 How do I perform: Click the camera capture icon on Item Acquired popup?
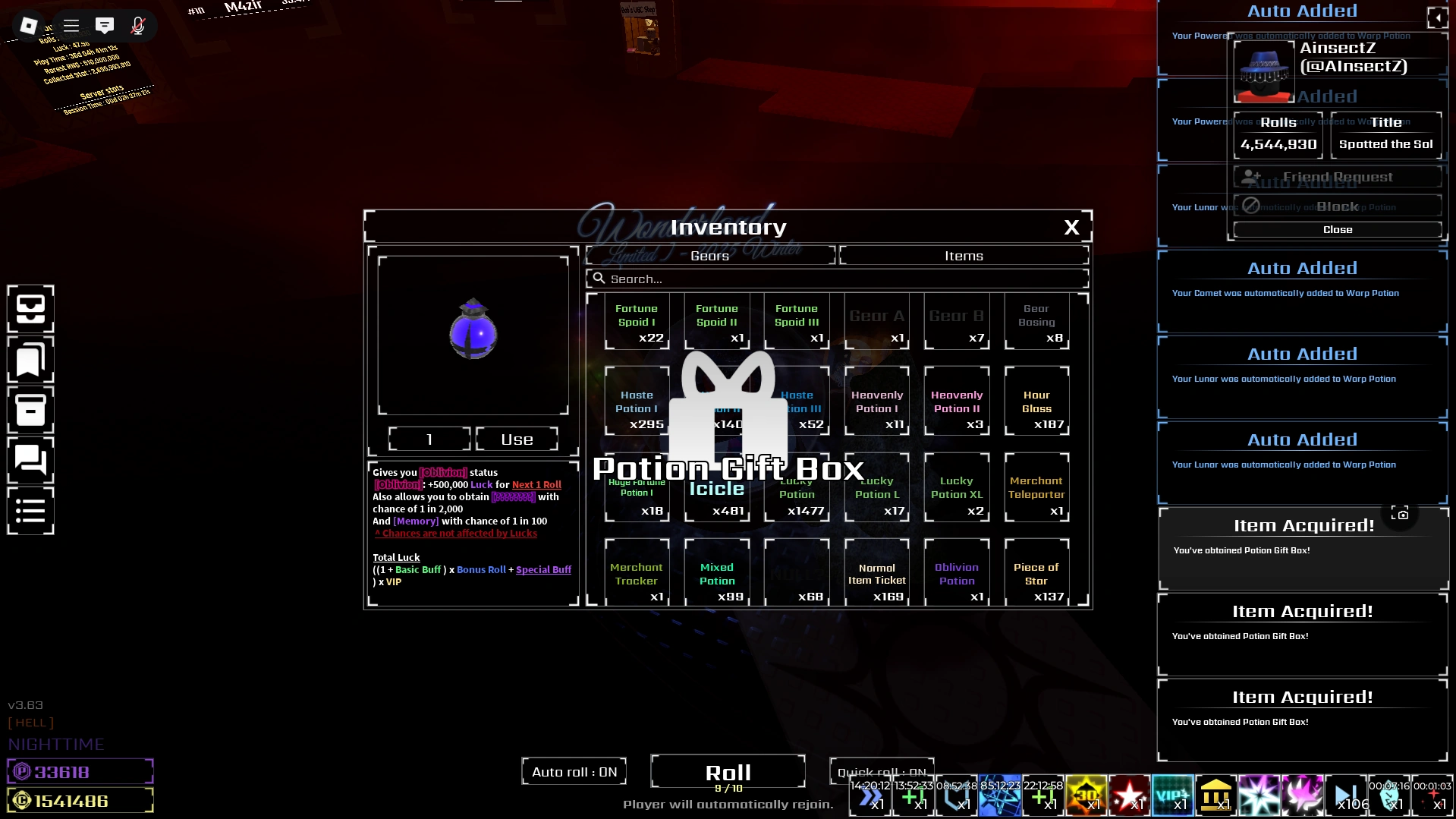[1400, 513]
